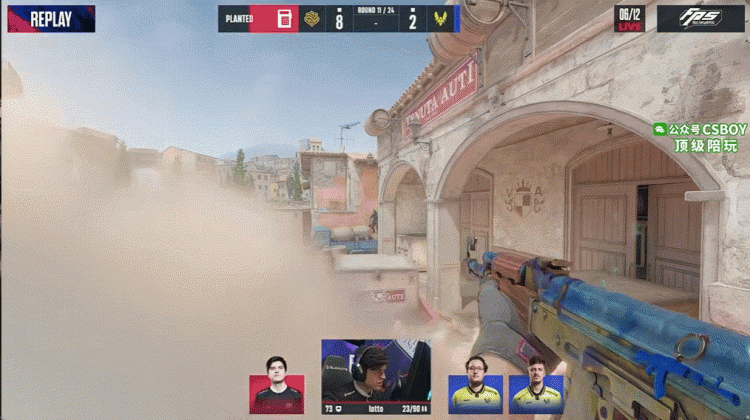Choose the Vitality player wearing glasses
This screenshot has height=420, width=750.
point(476,382)
